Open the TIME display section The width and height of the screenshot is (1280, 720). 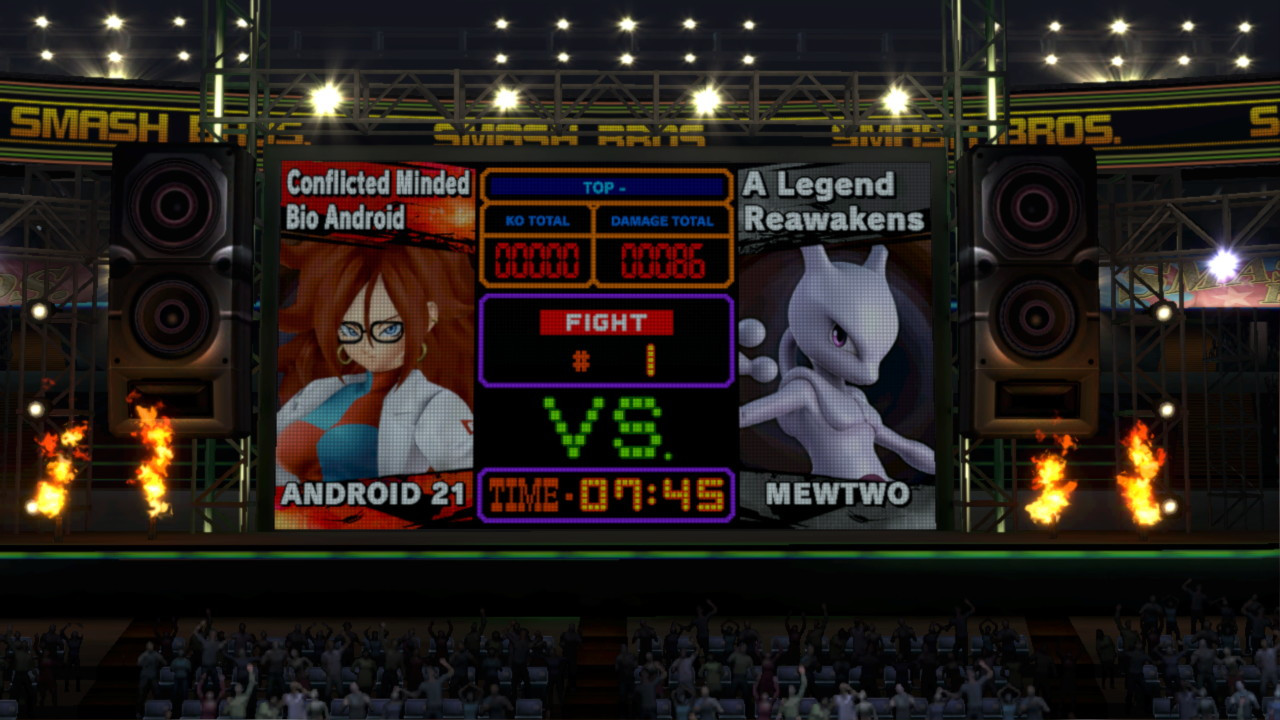click(x=605, y=492)
